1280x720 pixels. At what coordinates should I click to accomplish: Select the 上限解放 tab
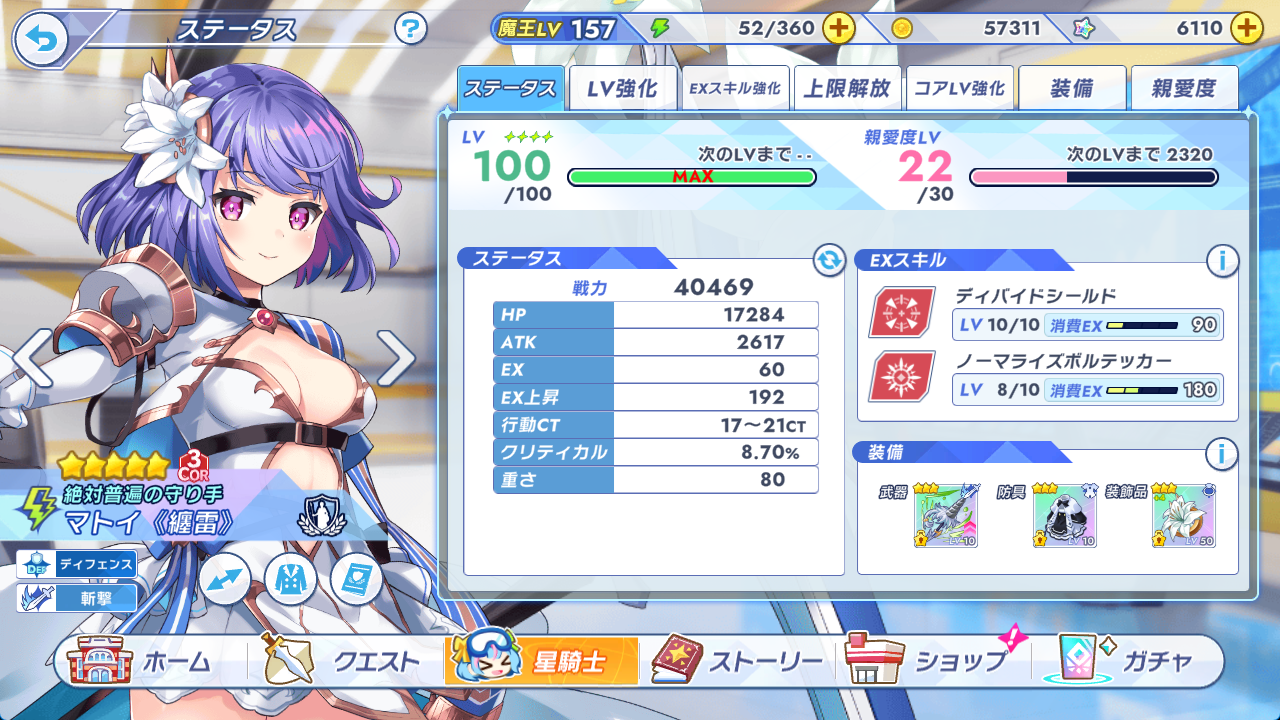(847, 88)
